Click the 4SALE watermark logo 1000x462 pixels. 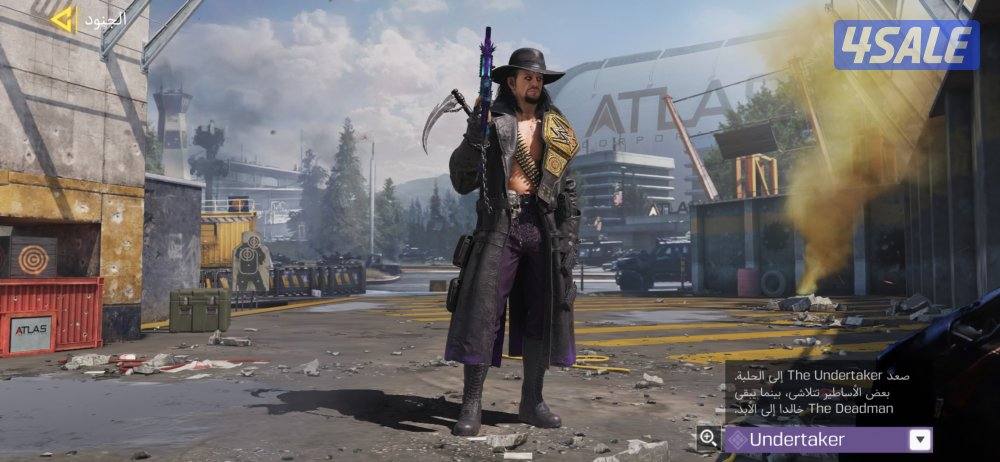coord(906,45)
